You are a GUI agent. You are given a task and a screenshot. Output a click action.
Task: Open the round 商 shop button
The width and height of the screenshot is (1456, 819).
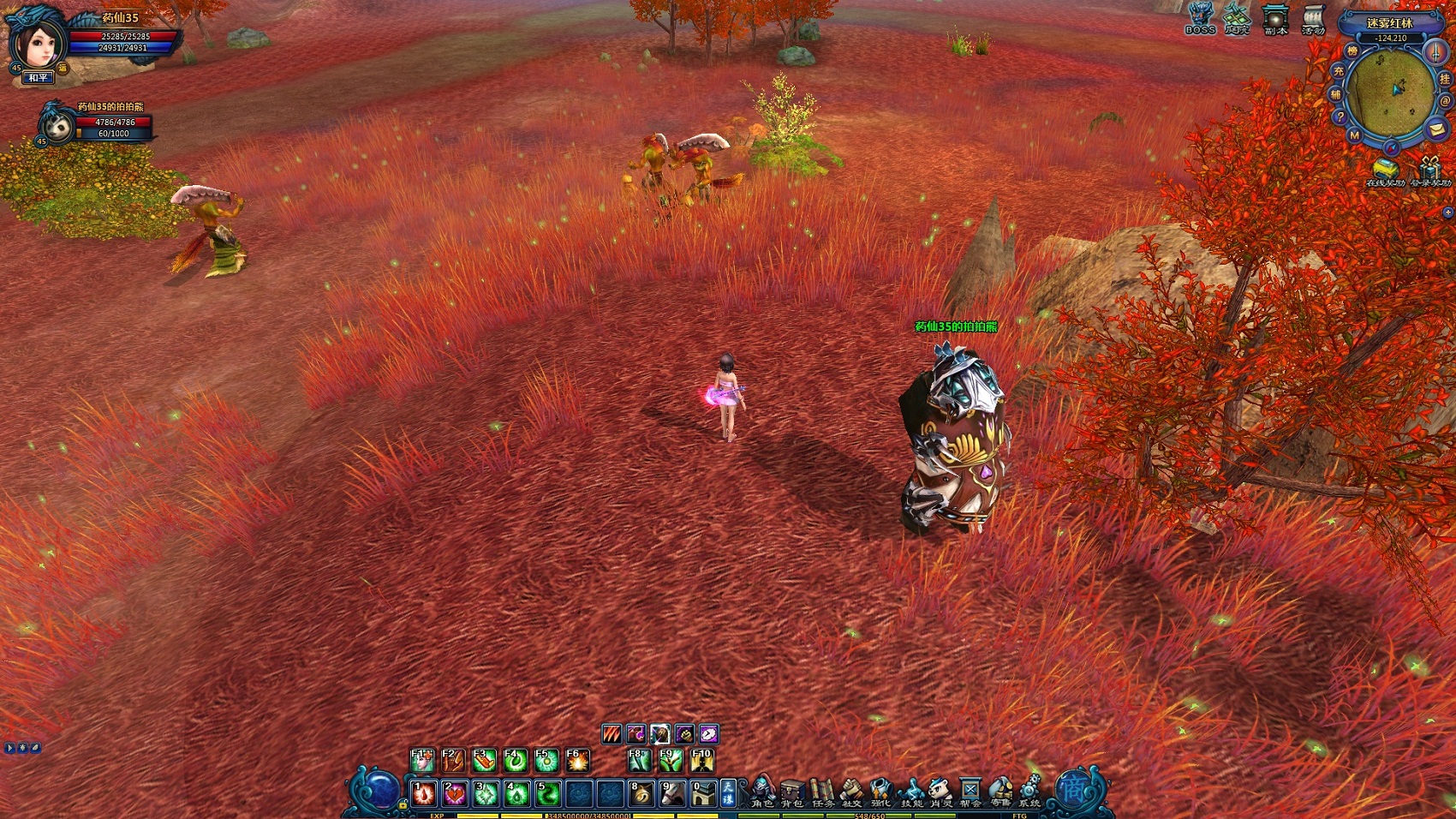[1074, 788]
